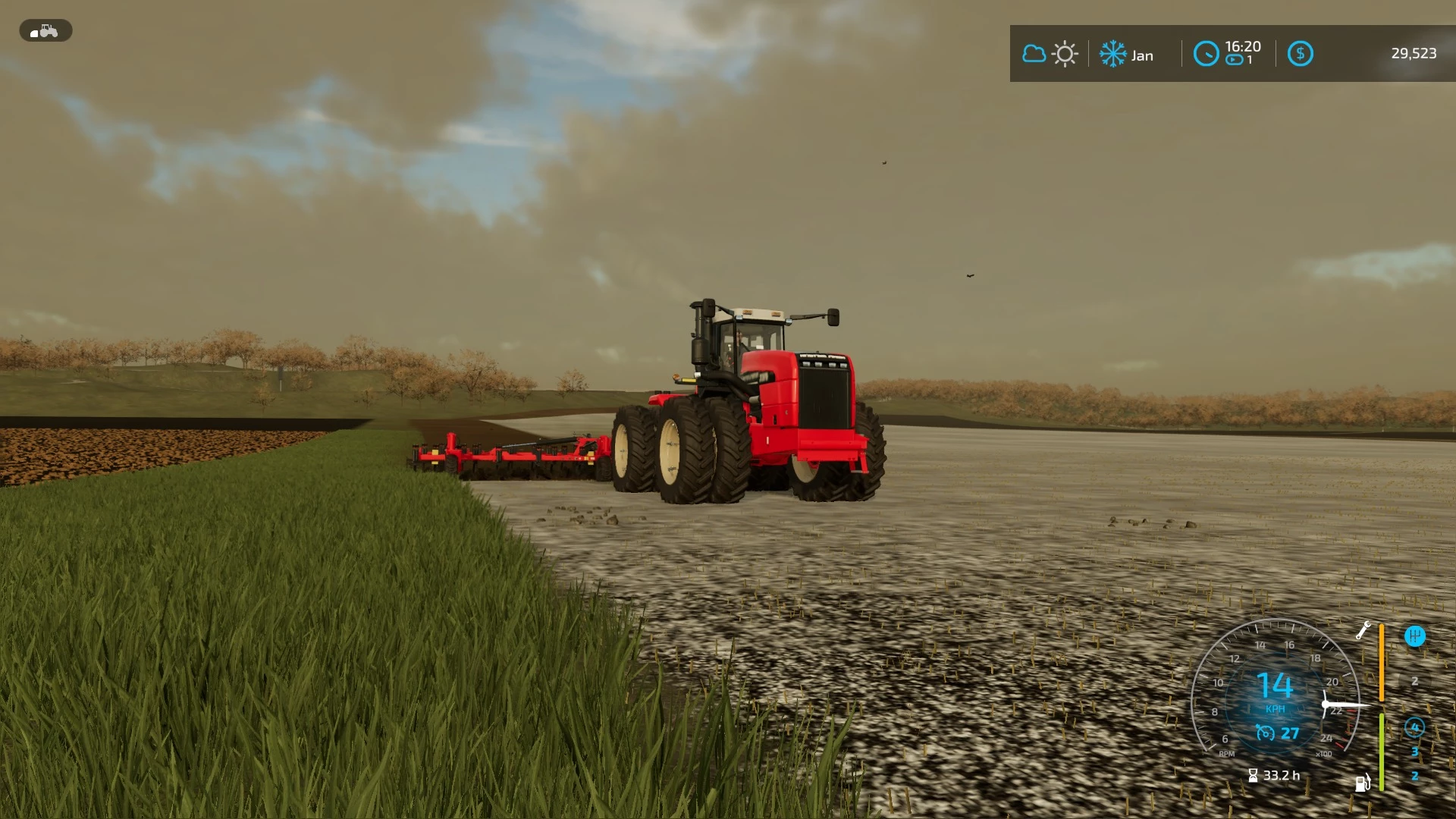Viewport: 1456px width, 819px height.
Task: Select the time speed play icon
Action: pos(1234,60)
